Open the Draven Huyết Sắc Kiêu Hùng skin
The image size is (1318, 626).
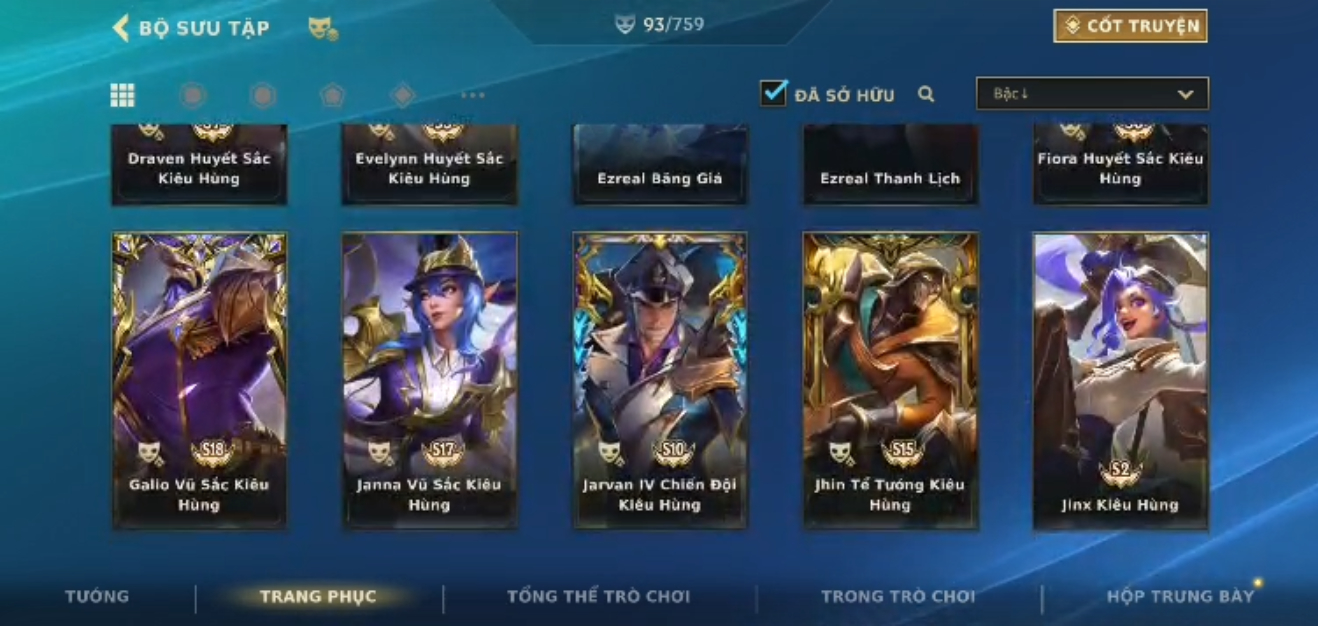[199, 165]
